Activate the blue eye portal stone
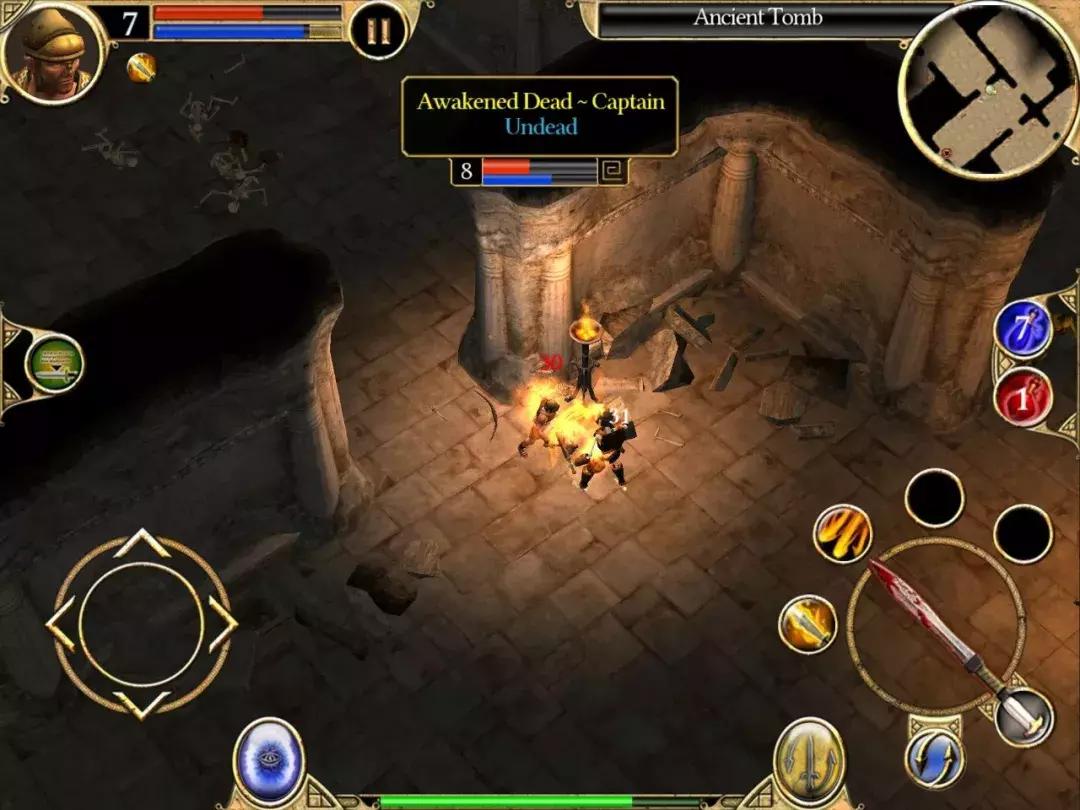Screen dimensions: 1080x810 coord(269,762)
